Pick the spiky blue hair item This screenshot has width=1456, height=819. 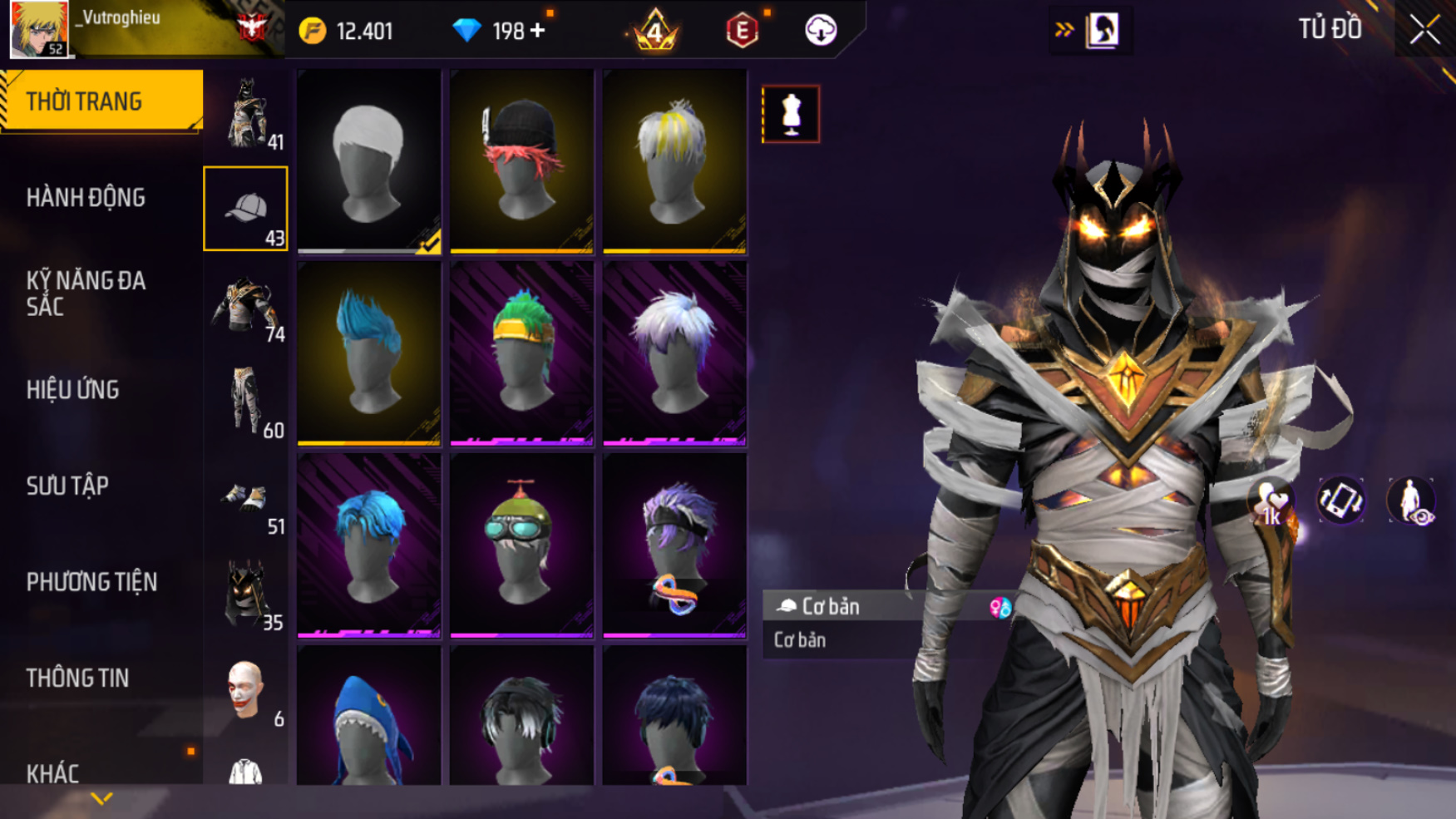369,353
